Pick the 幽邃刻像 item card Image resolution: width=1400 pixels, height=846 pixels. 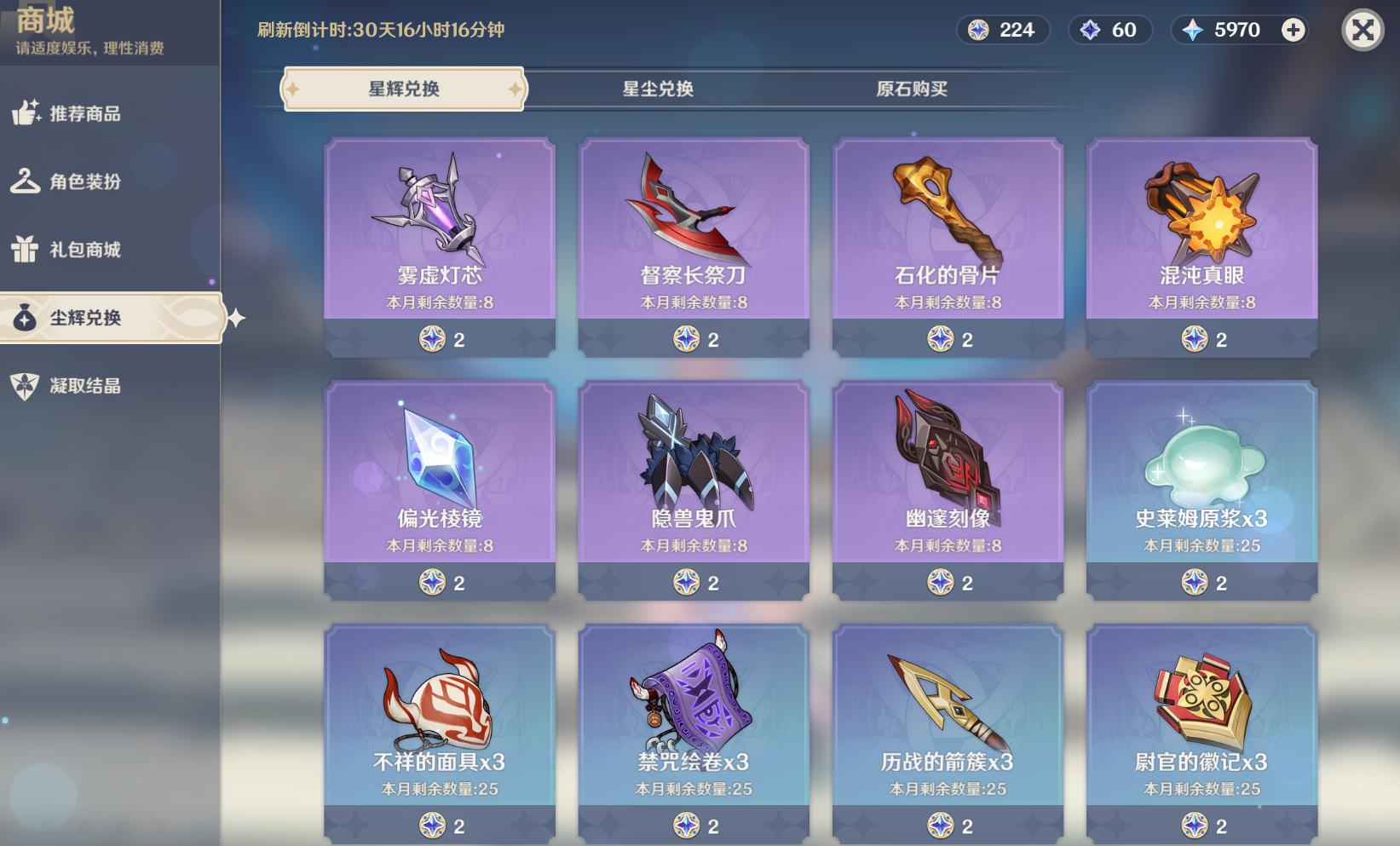[948, 489]
